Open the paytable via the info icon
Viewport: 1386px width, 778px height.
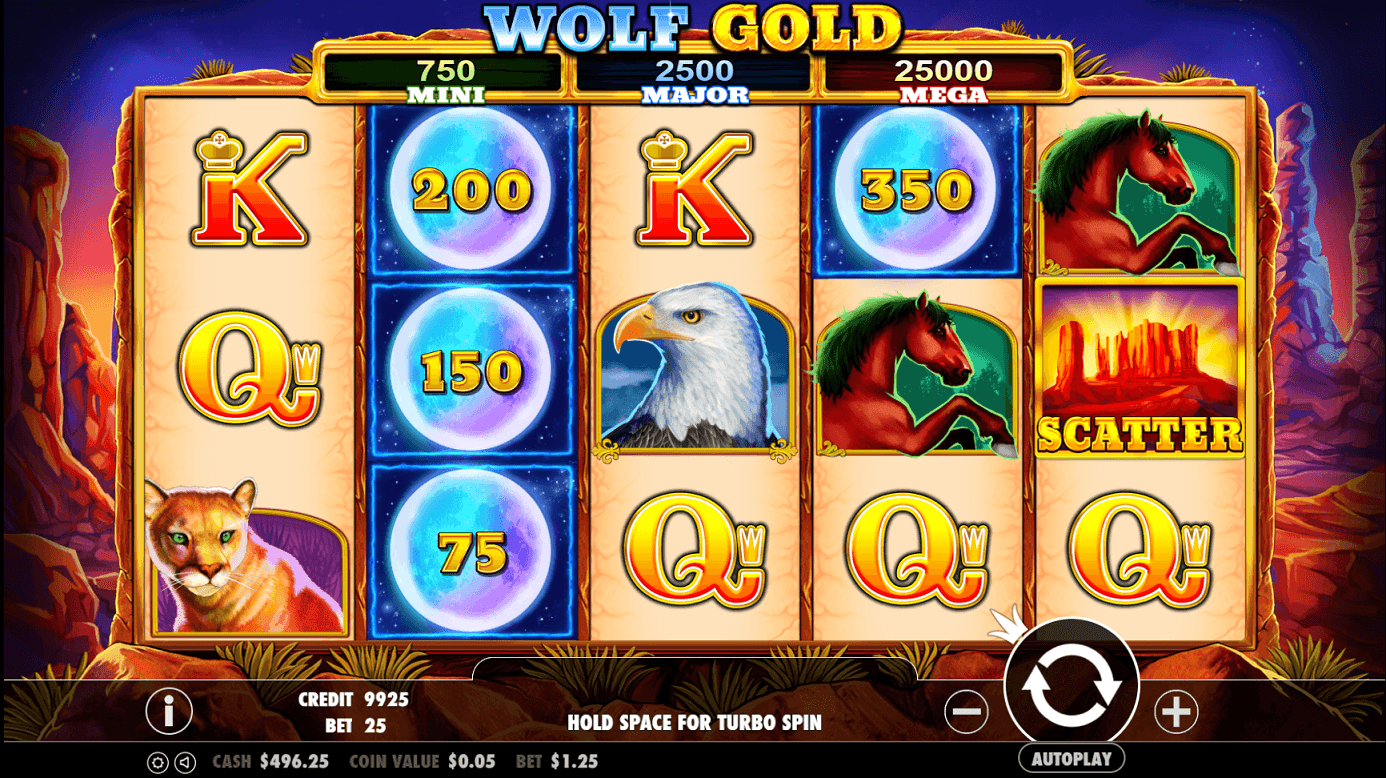pos(168,711)
